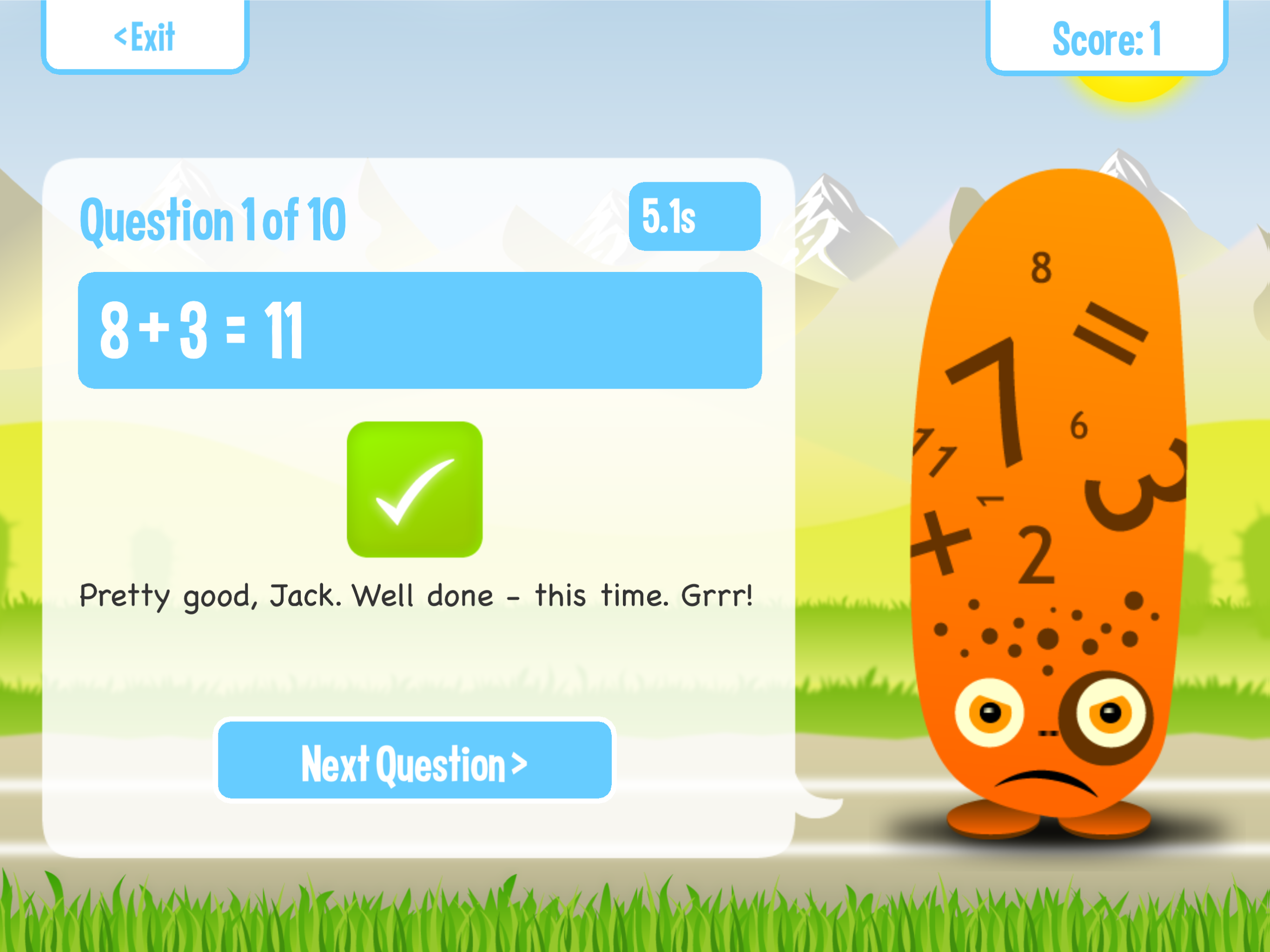Exit the quiz
This screenshot has width=1270, height=952.
coord(145,37)
